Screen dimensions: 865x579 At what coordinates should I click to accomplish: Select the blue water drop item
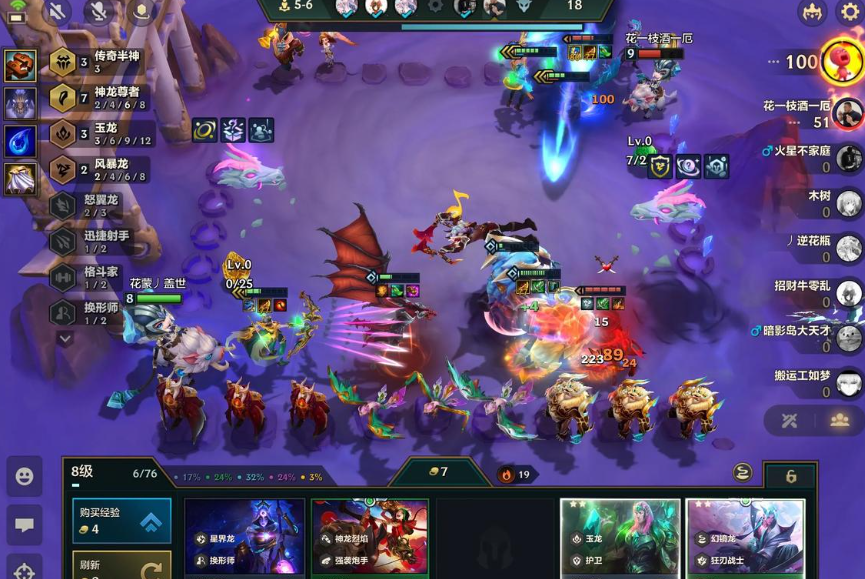coord(21,140)
